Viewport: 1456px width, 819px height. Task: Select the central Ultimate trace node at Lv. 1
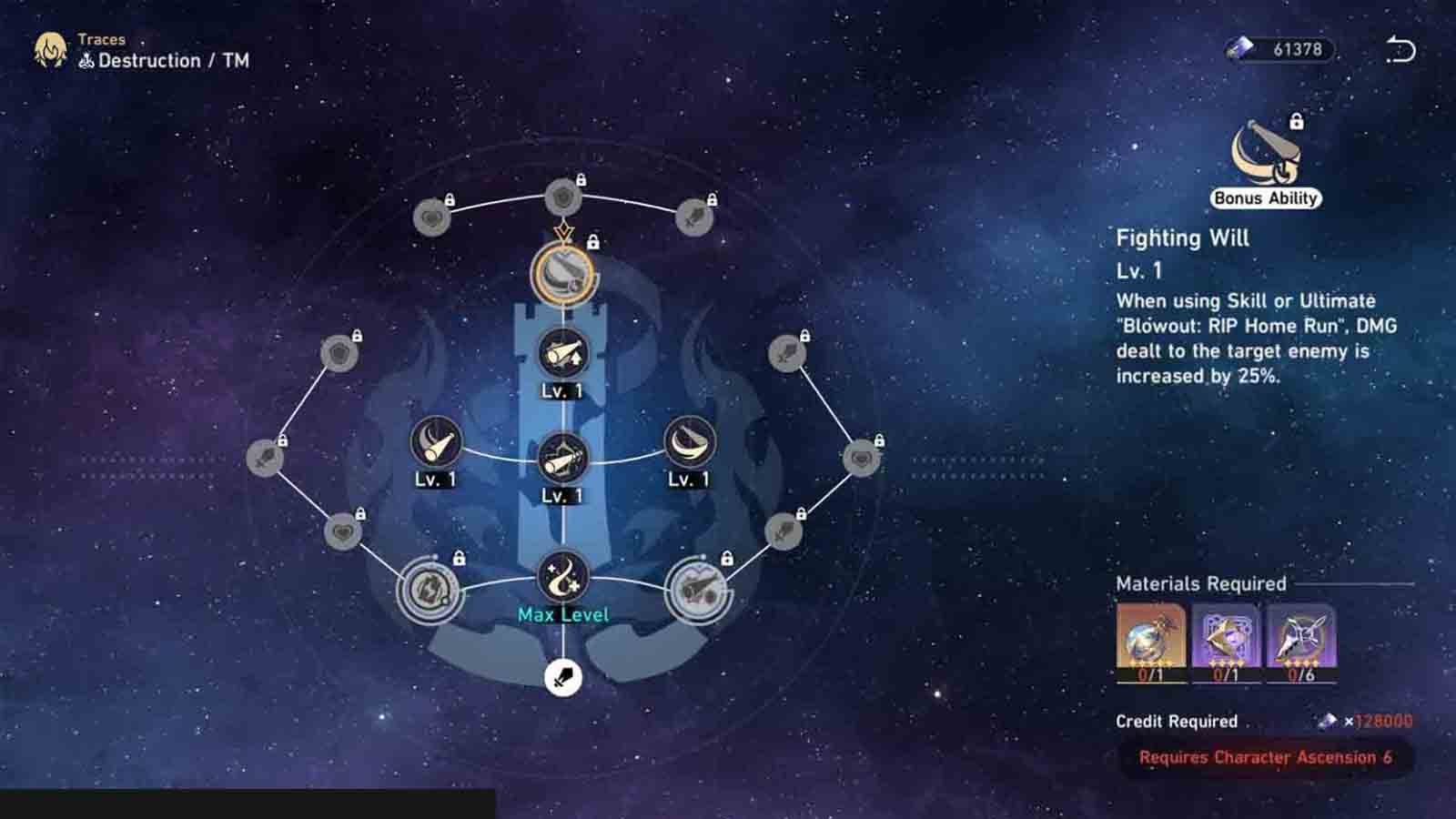pos(564,457)
